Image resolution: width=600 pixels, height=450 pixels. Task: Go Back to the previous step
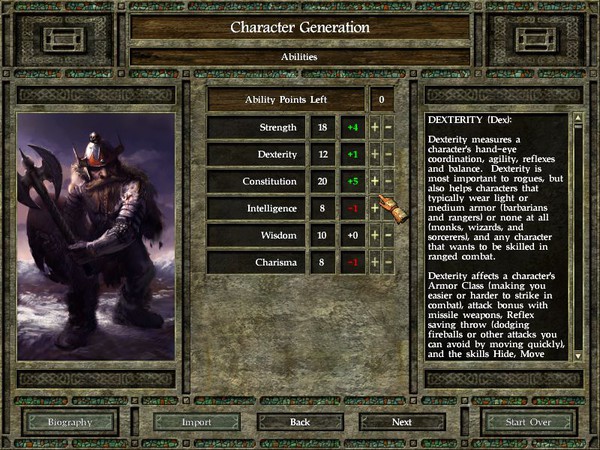point(299,422)
